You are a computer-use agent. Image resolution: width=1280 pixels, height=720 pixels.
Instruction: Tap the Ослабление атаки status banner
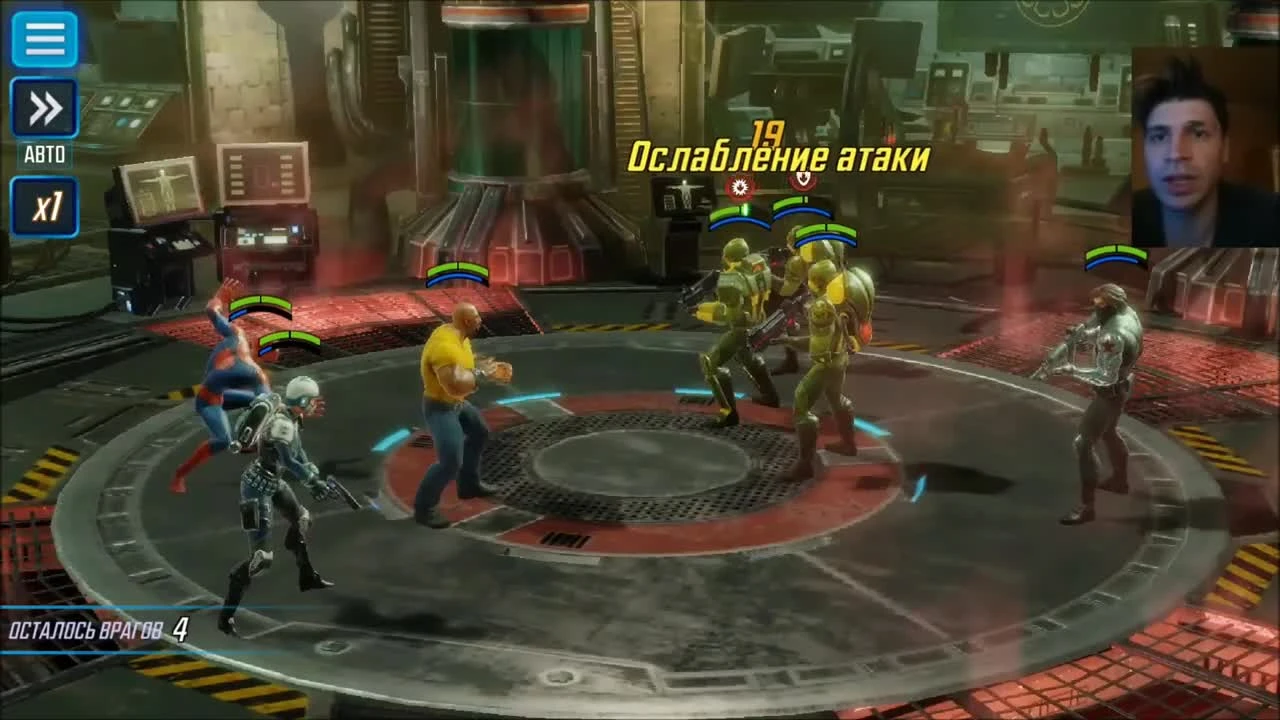pos(782,156)
